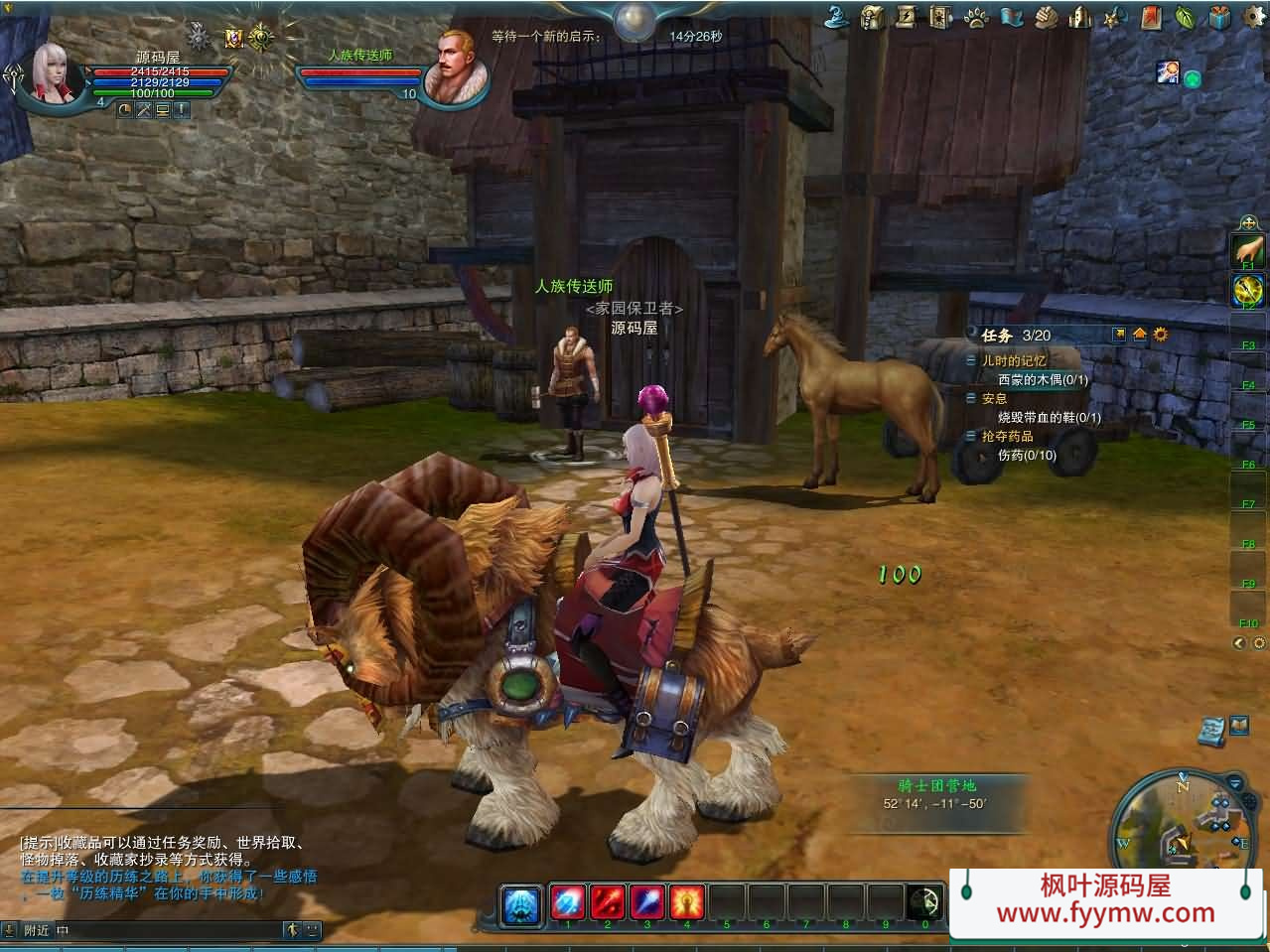Select the 抢夺药品 quest in tracker
The height and width of the screenshot is (952, 1270).
1007,436
